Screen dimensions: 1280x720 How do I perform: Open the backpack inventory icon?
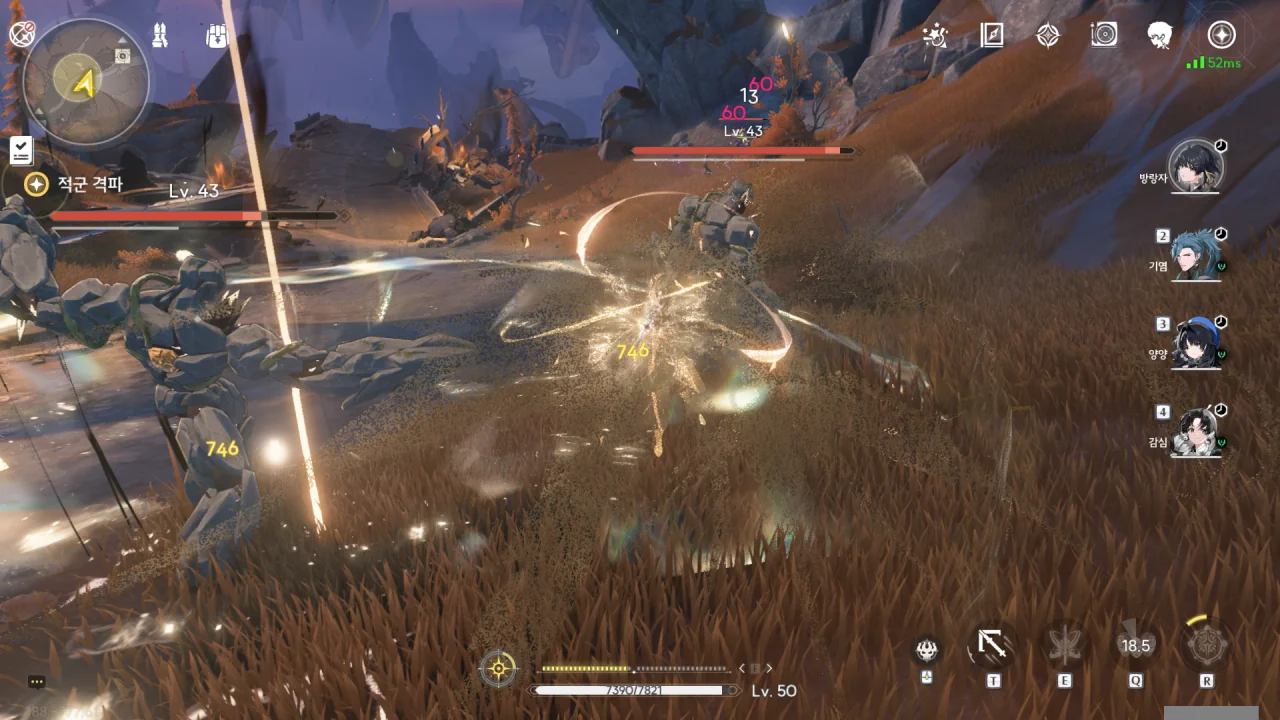coord(217,36)
